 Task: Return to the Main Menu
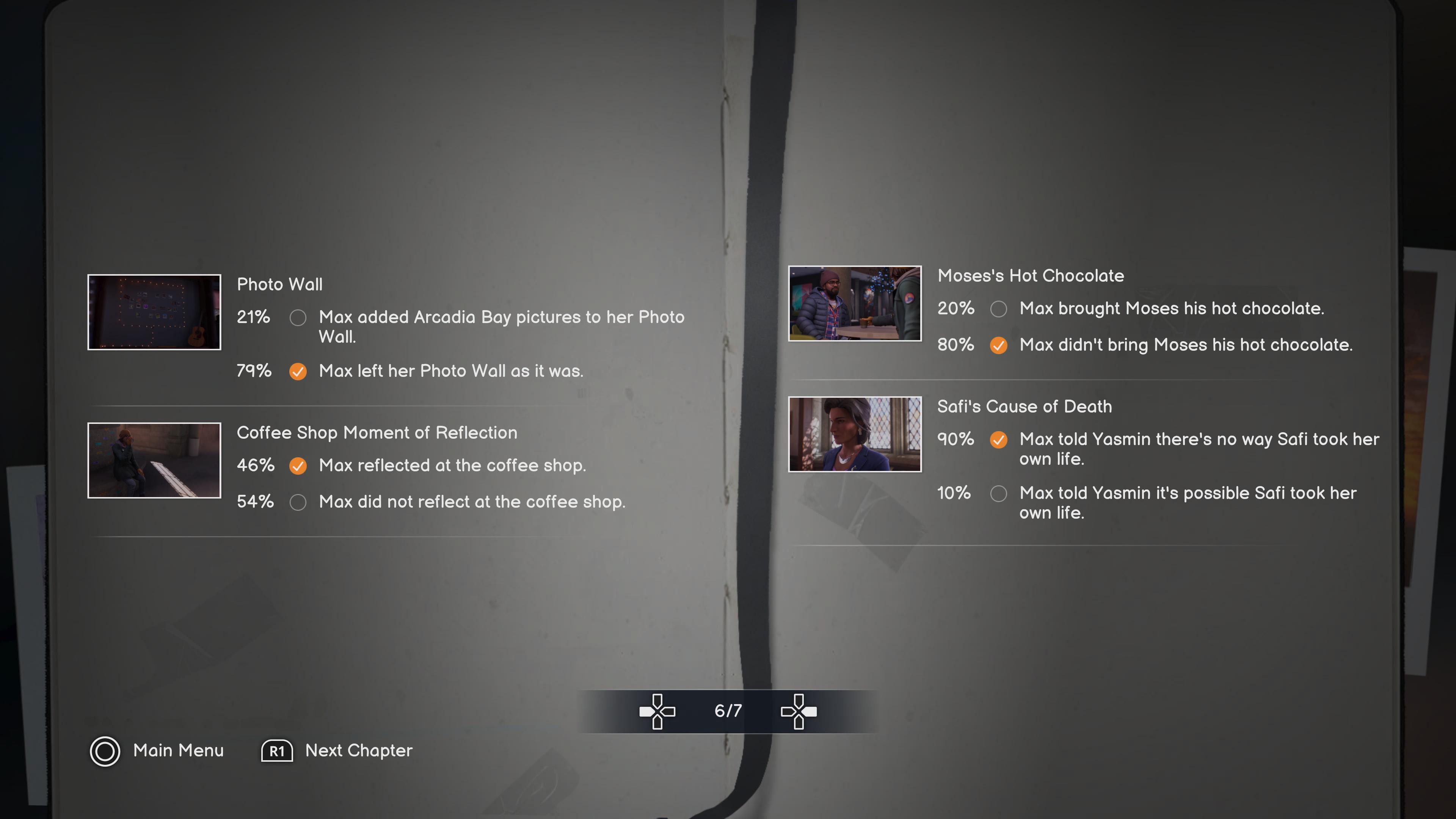tap(157, 751)
